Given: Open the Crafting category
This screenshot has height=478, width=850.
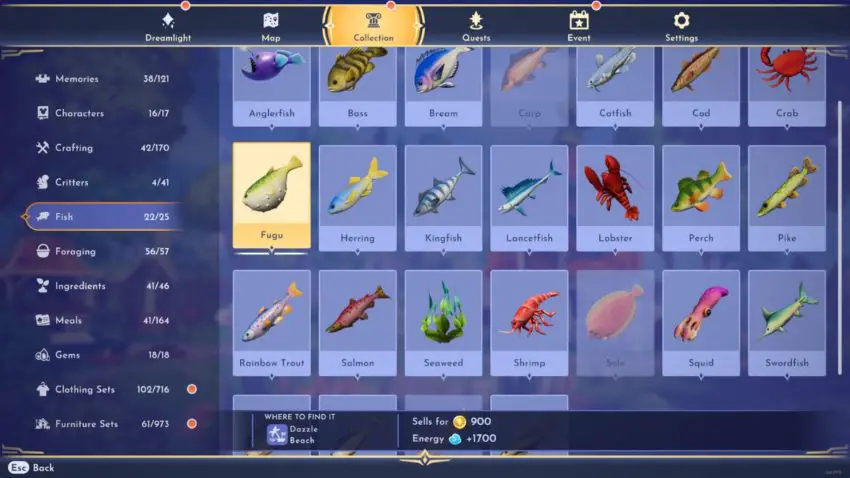Looking at the screenshot, I should click(x=102, y=148).
